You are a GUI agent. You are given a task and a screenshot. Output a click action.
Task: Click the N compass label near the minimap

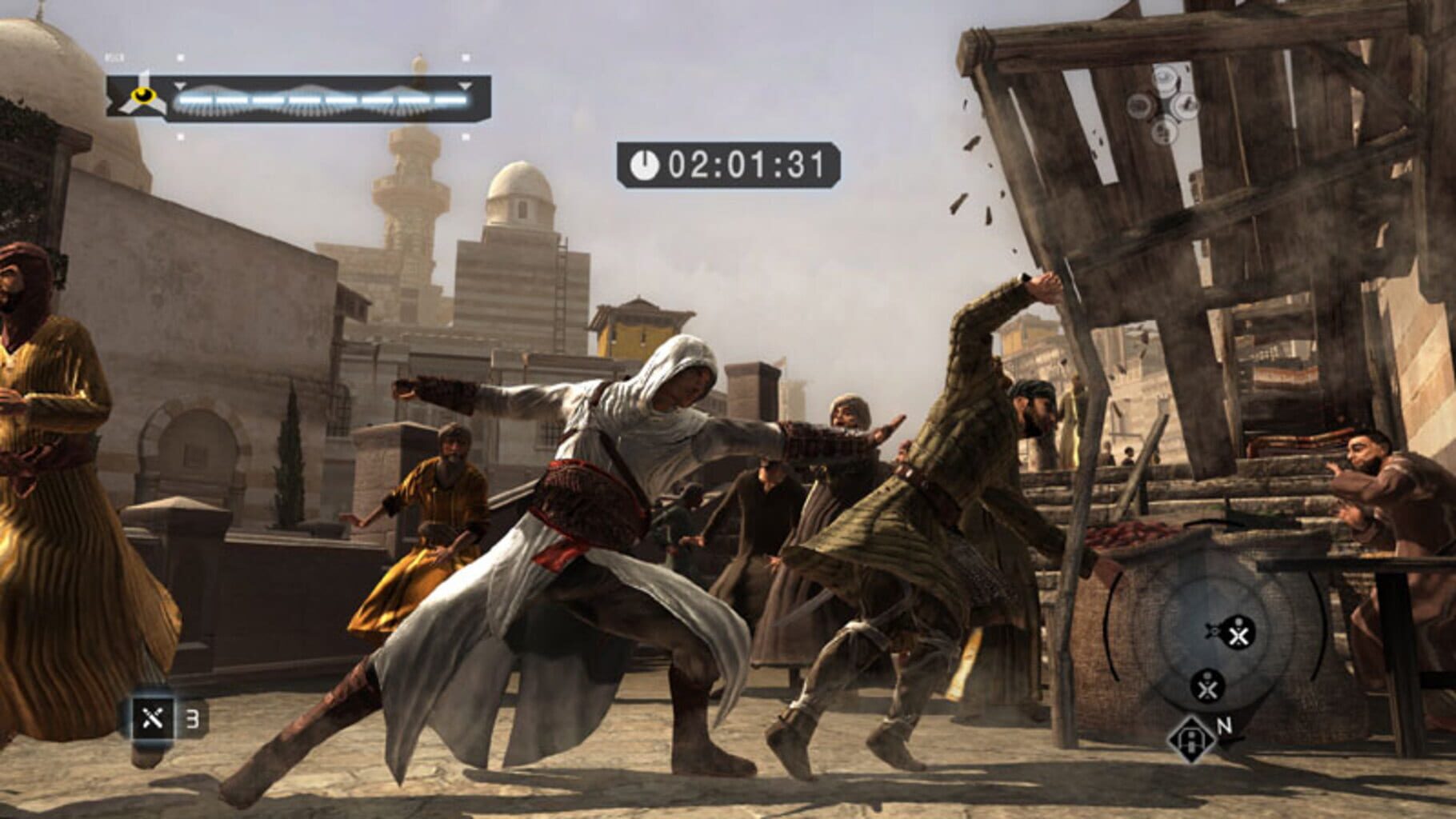point(1225,725)
